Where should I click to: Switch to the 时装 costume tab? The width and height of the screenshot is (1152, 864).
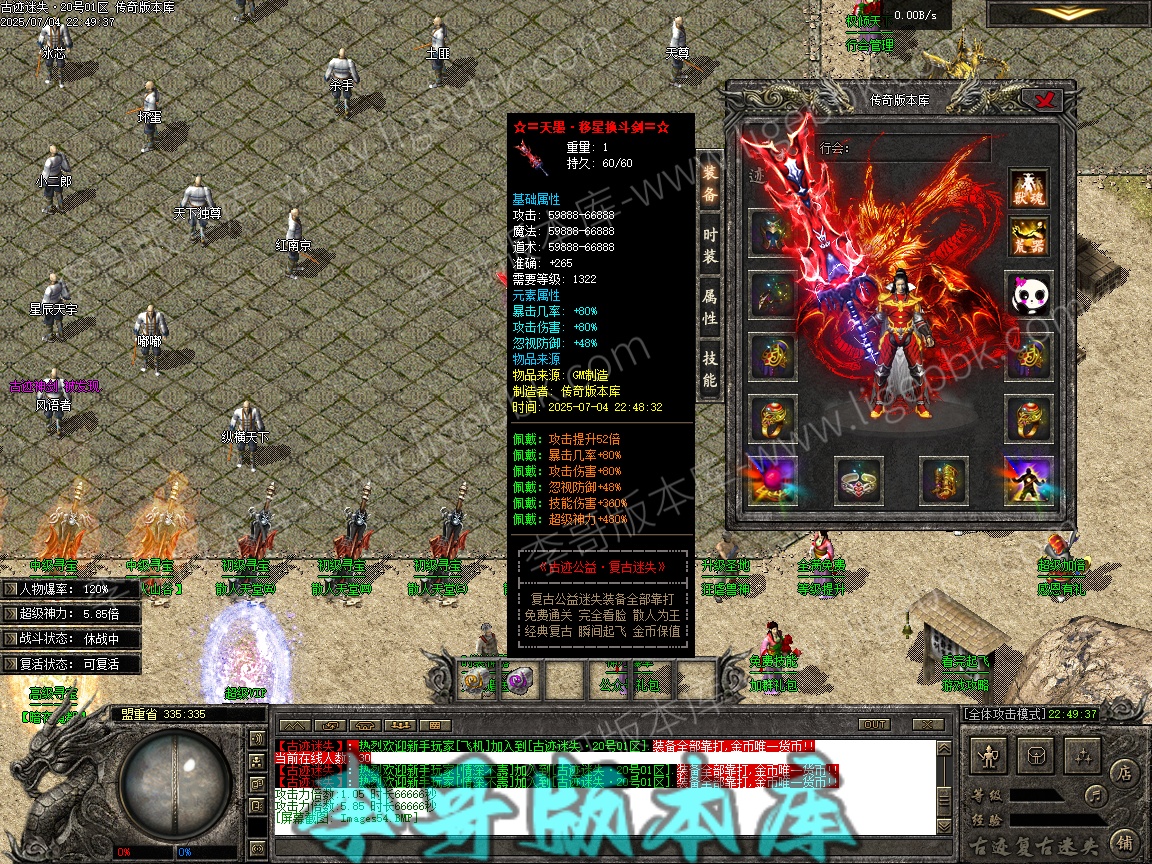[709, 244]
